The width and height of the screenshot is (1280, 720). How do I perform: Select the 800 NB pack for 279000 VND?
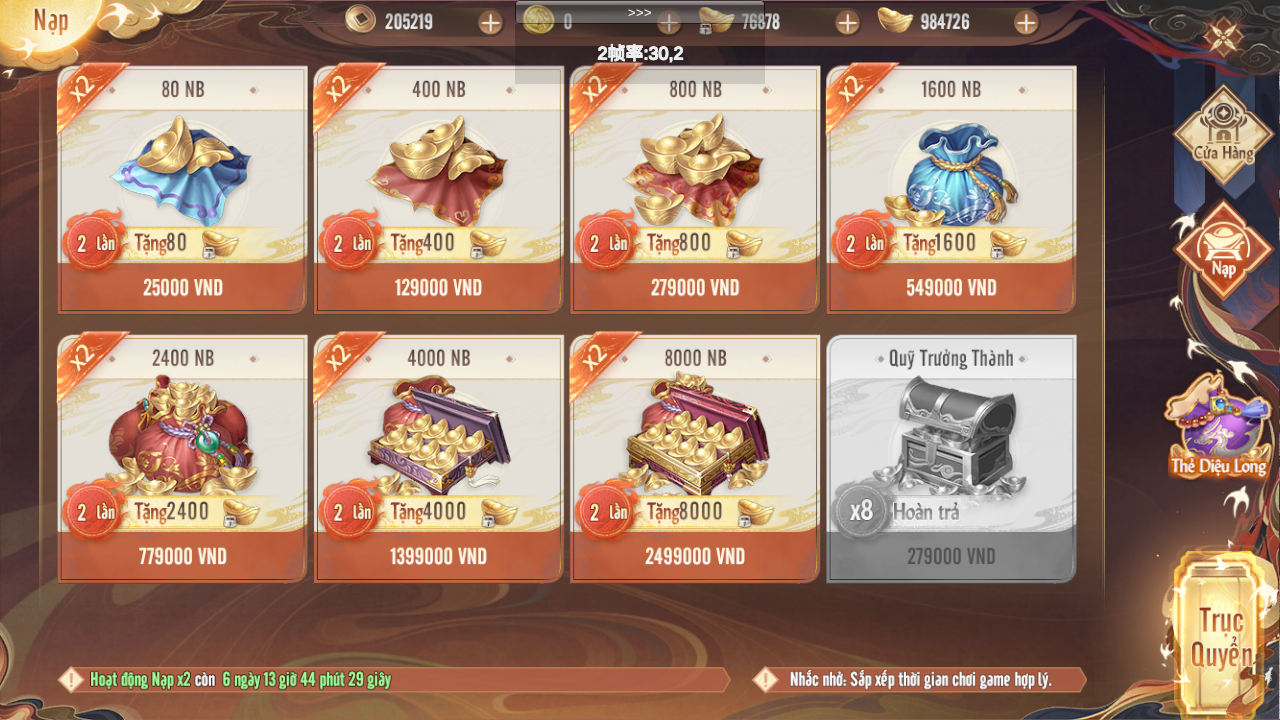[694, 288]
